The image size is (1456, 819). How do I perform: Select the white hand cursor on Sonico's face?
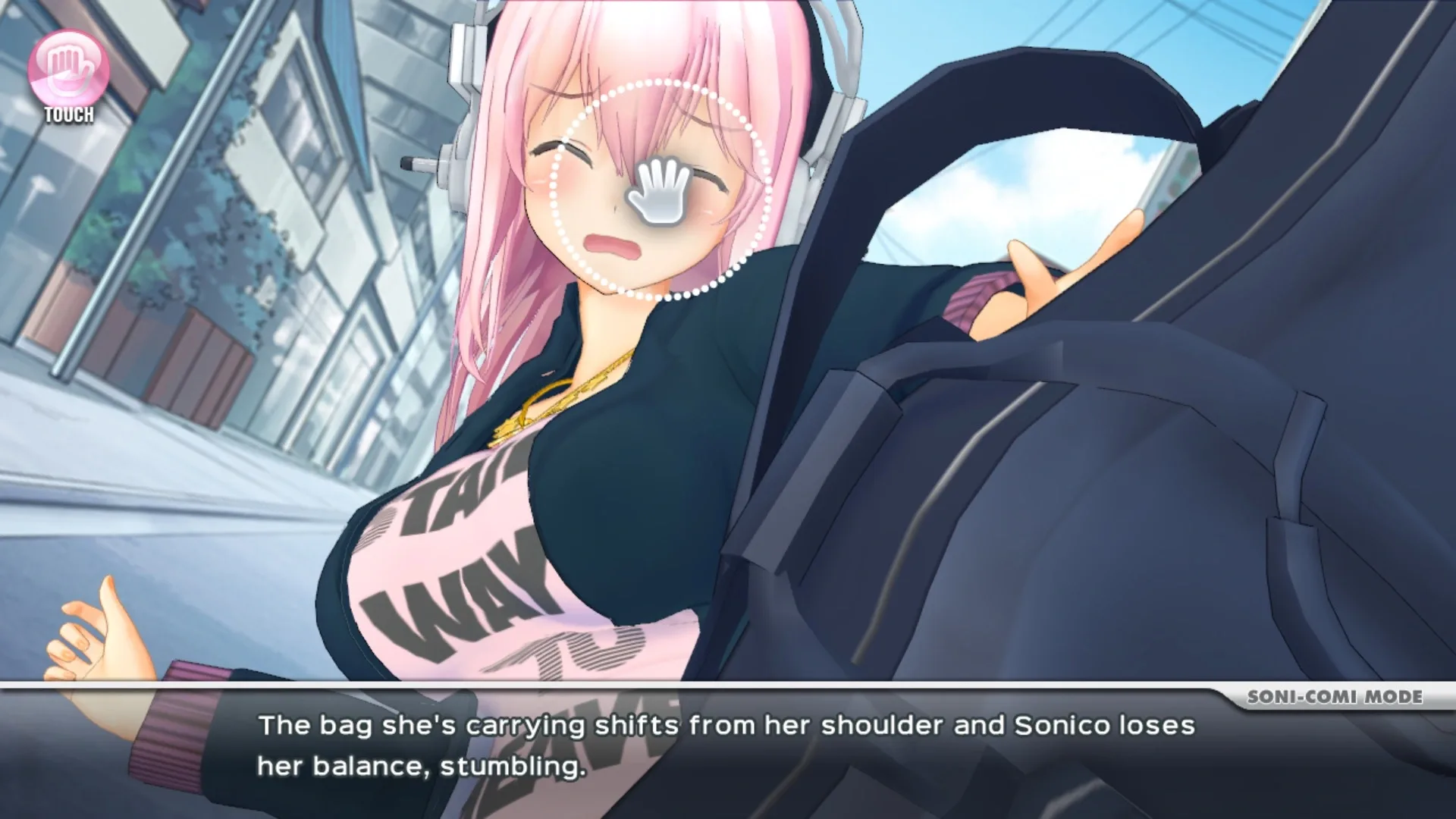click(x=660, y=190)
